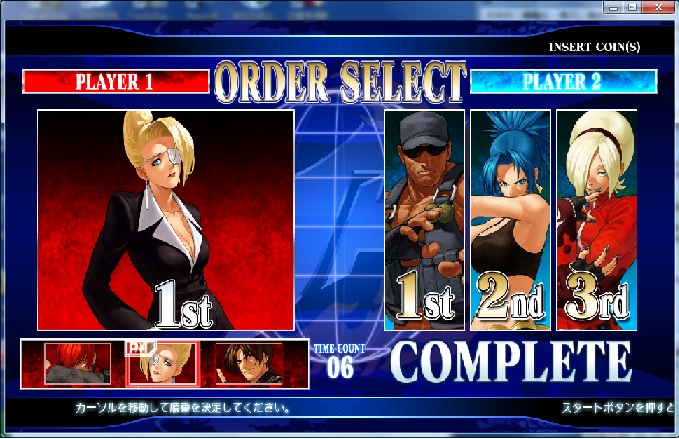679x439 pixels.
Task: Select Player 2's capped soldier 1st portrait
Action: [424, 220]
